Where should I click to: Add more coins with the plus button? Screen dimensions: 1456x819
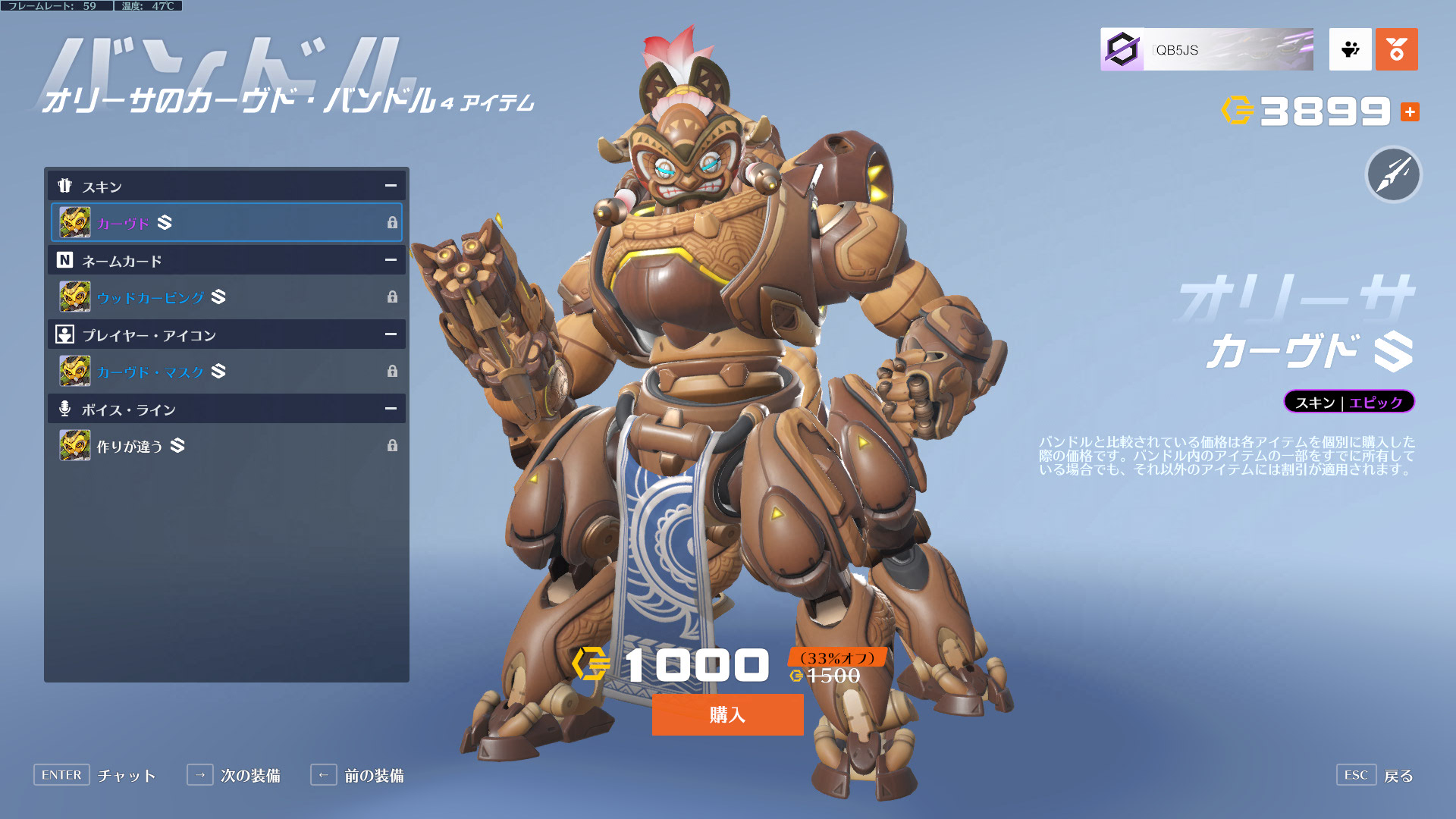click(1410, 112)
